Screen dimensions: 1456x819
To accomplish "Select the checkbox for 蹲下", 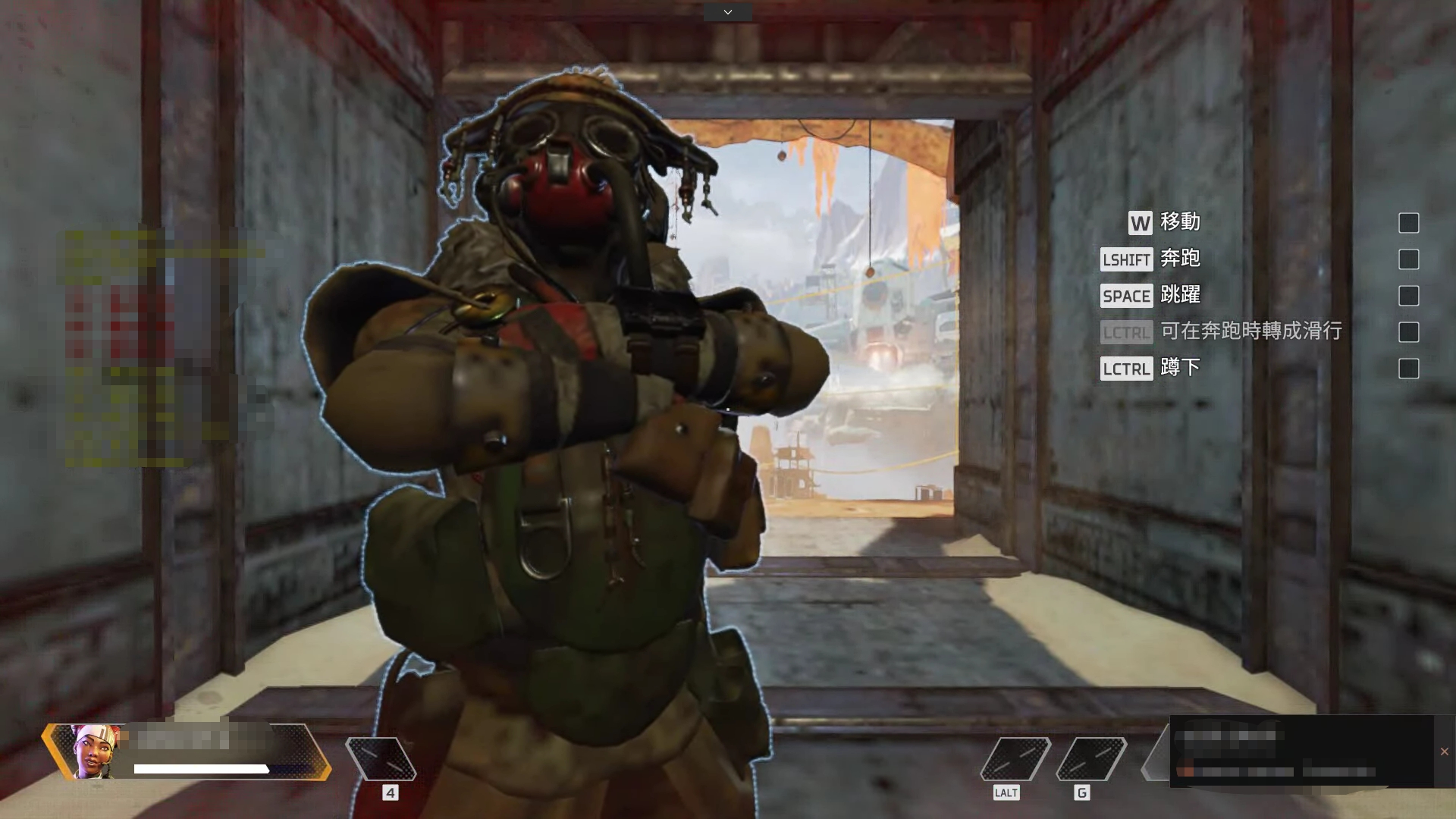I will 1408,369.
